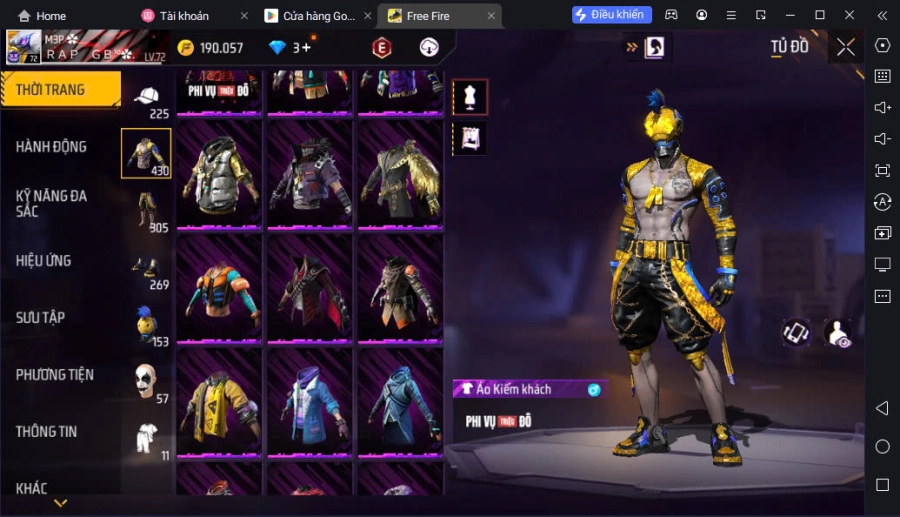Toggle the character visibility eye icon
900x517 pixels.
[x=838, y=334]
